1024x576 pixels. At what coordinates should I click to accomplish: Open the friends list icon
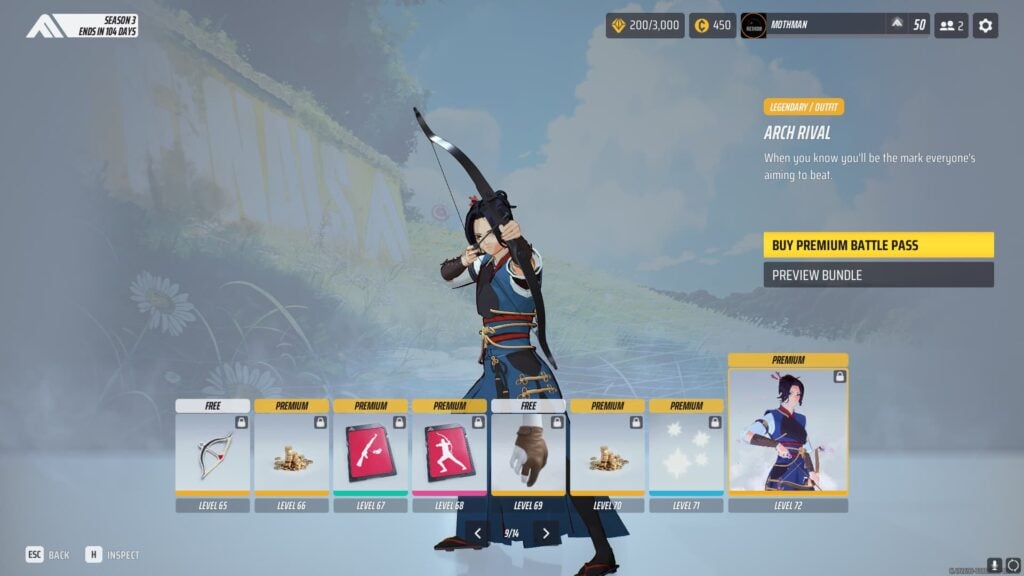coord(951,25)
